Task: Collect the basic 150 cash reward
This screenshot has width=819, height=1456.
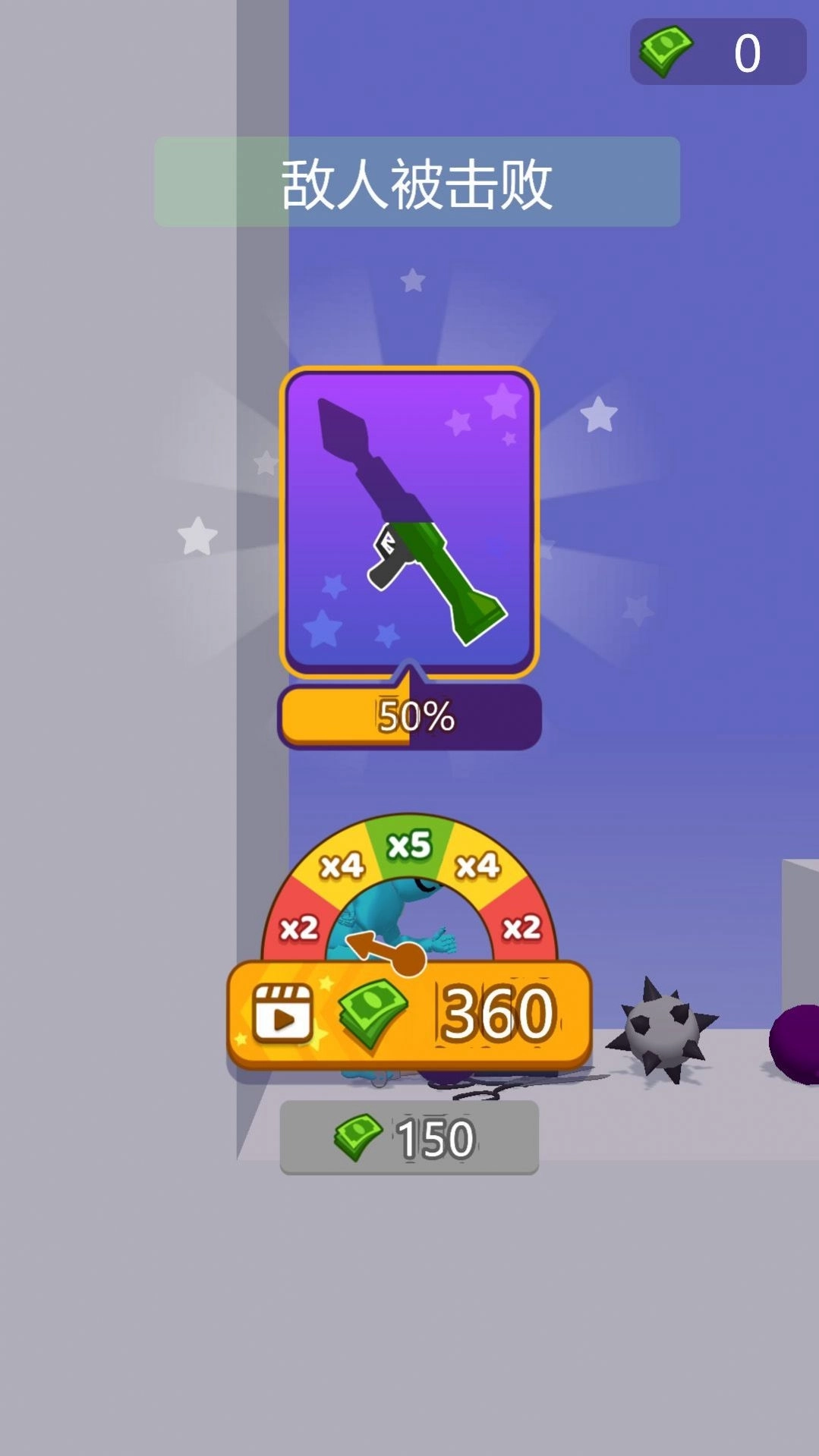Action: click(409, 1137)
